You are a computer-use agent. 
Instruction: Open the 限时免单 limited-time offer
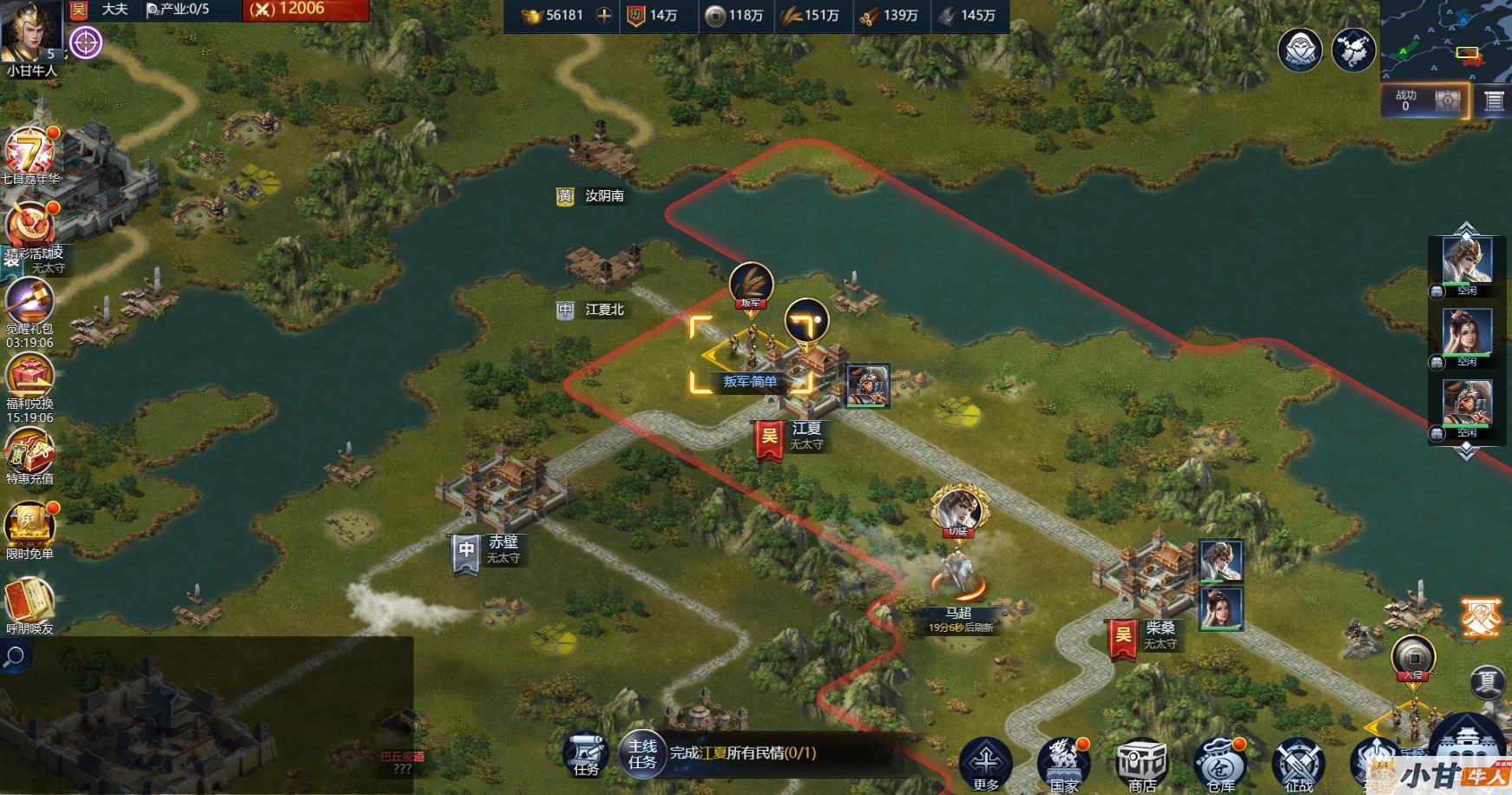(x=30, y=527)
